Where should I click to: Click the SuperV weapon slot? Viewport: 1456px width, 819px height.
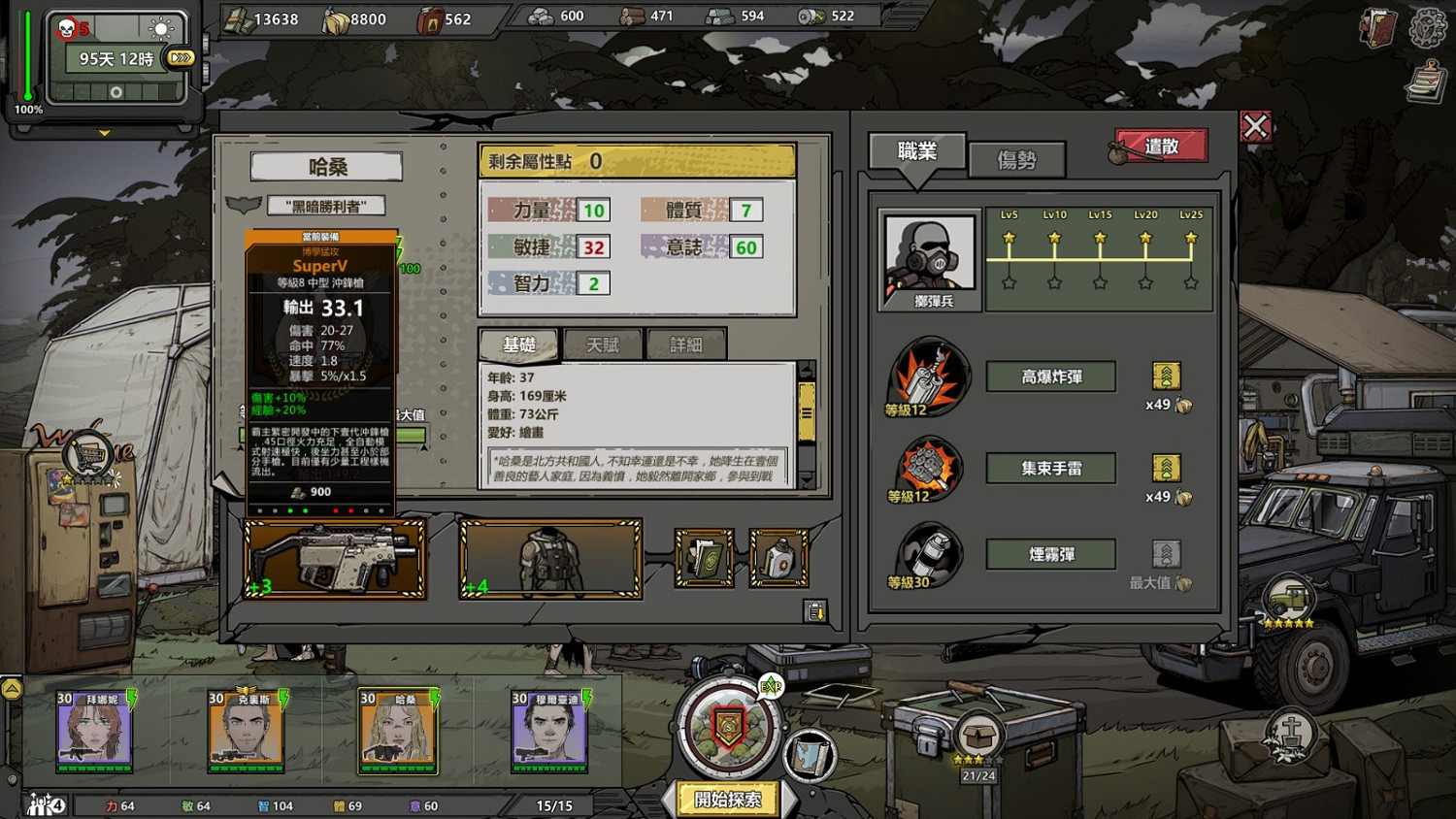[x=335, y=558]
